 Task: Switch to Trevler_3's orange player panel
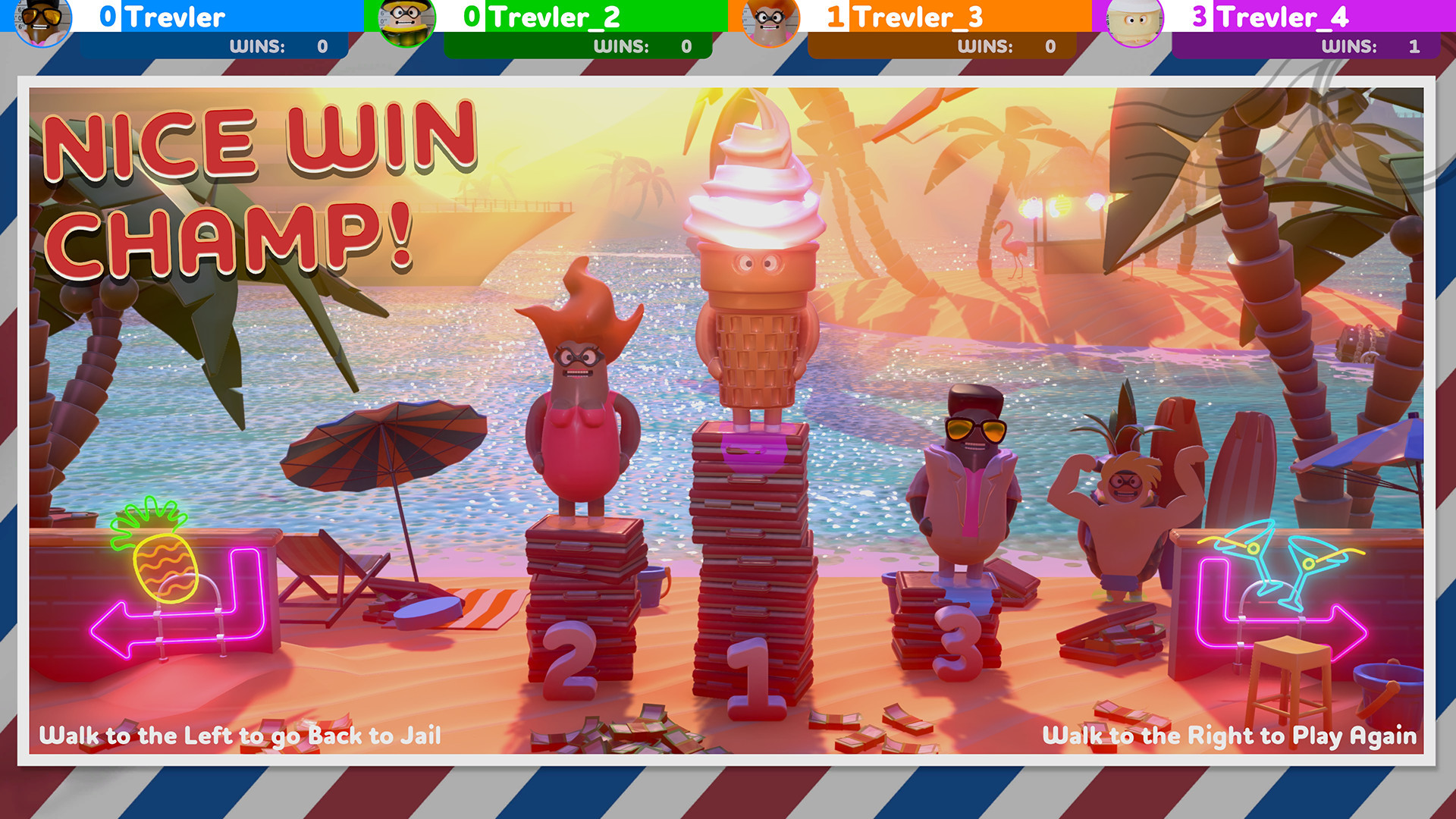(910, 17)
